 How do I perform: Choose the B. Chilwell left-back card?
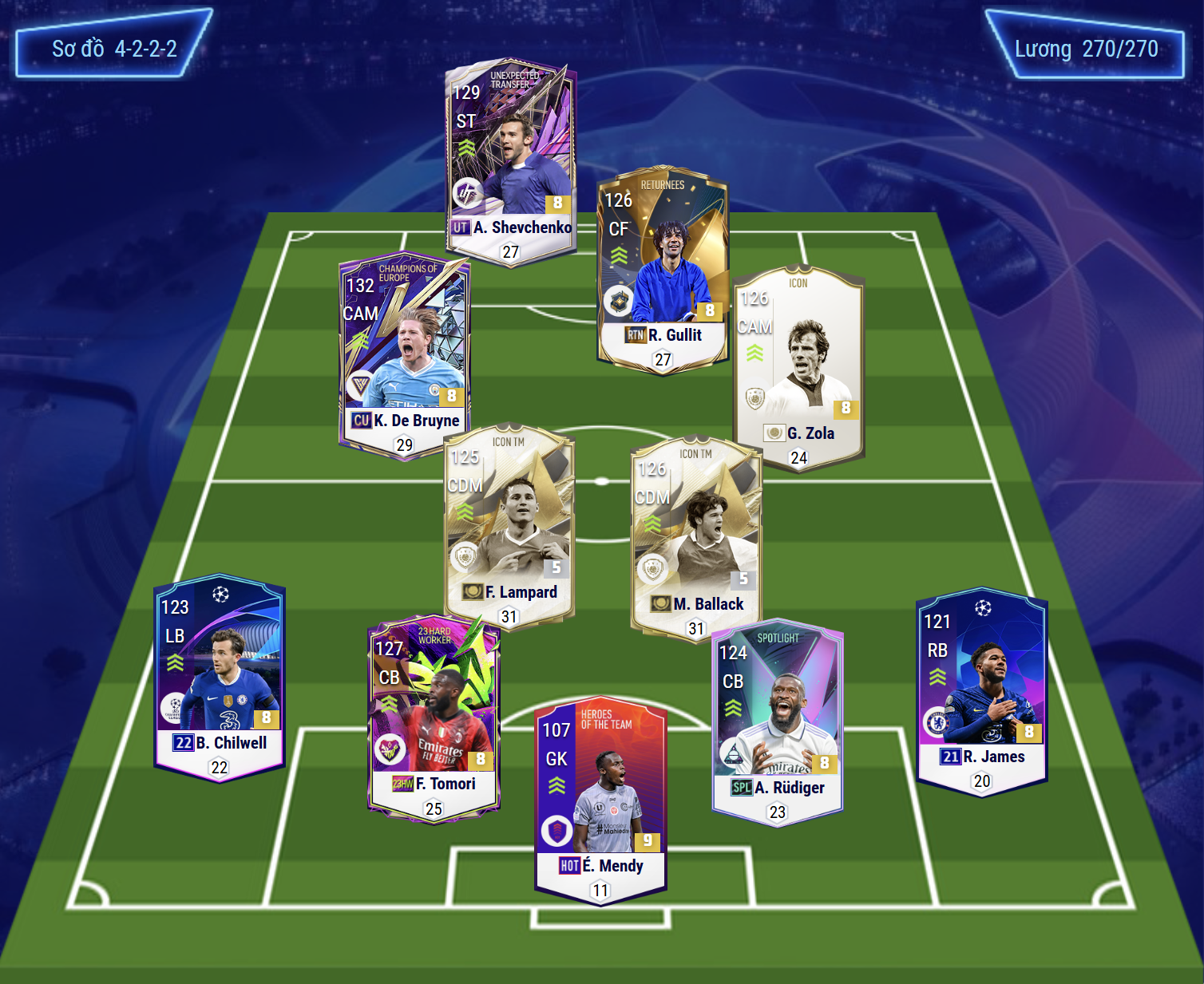click(x=219, y=678)
